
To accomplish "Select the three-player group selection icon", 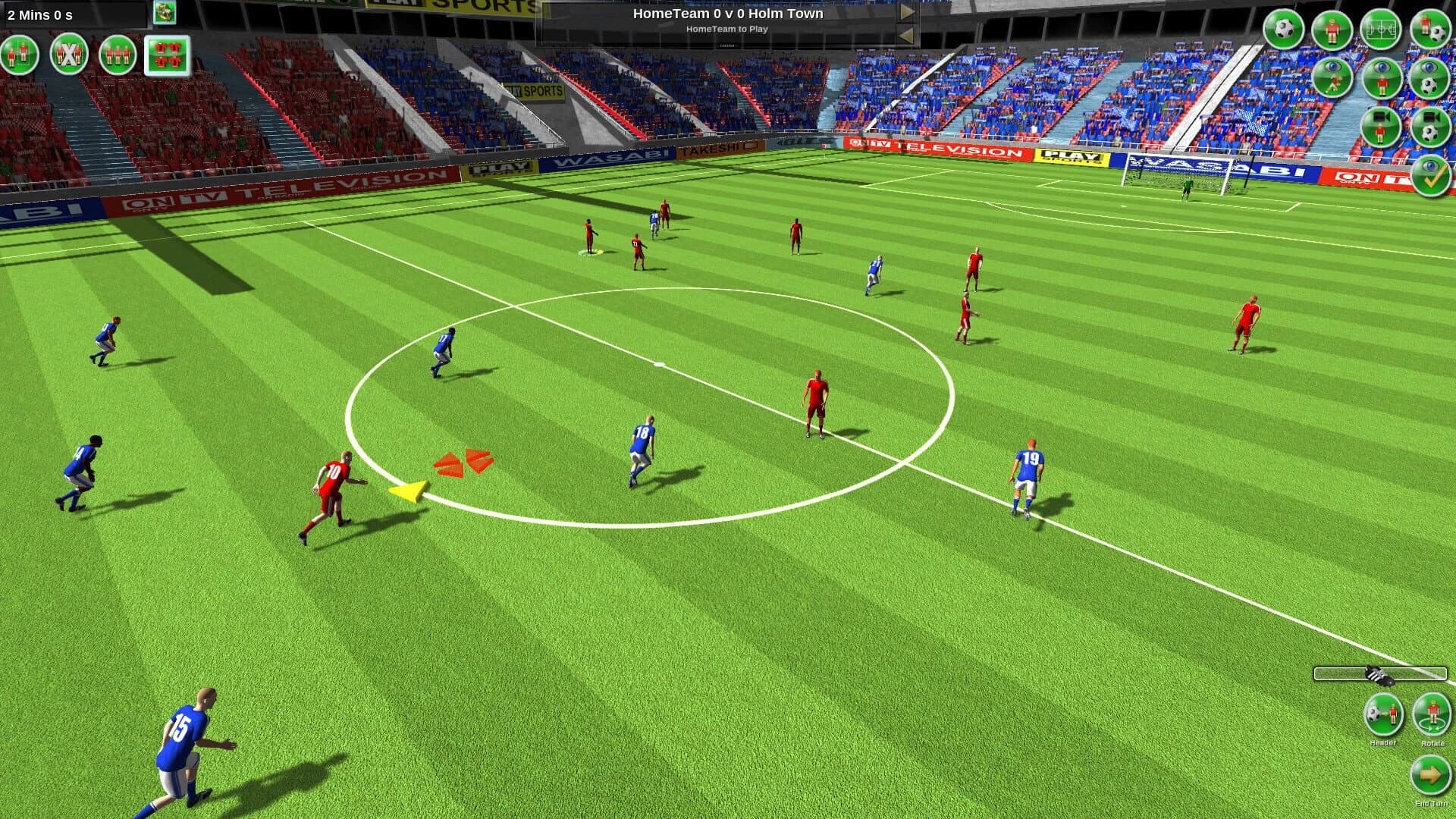I will point(118,55).
